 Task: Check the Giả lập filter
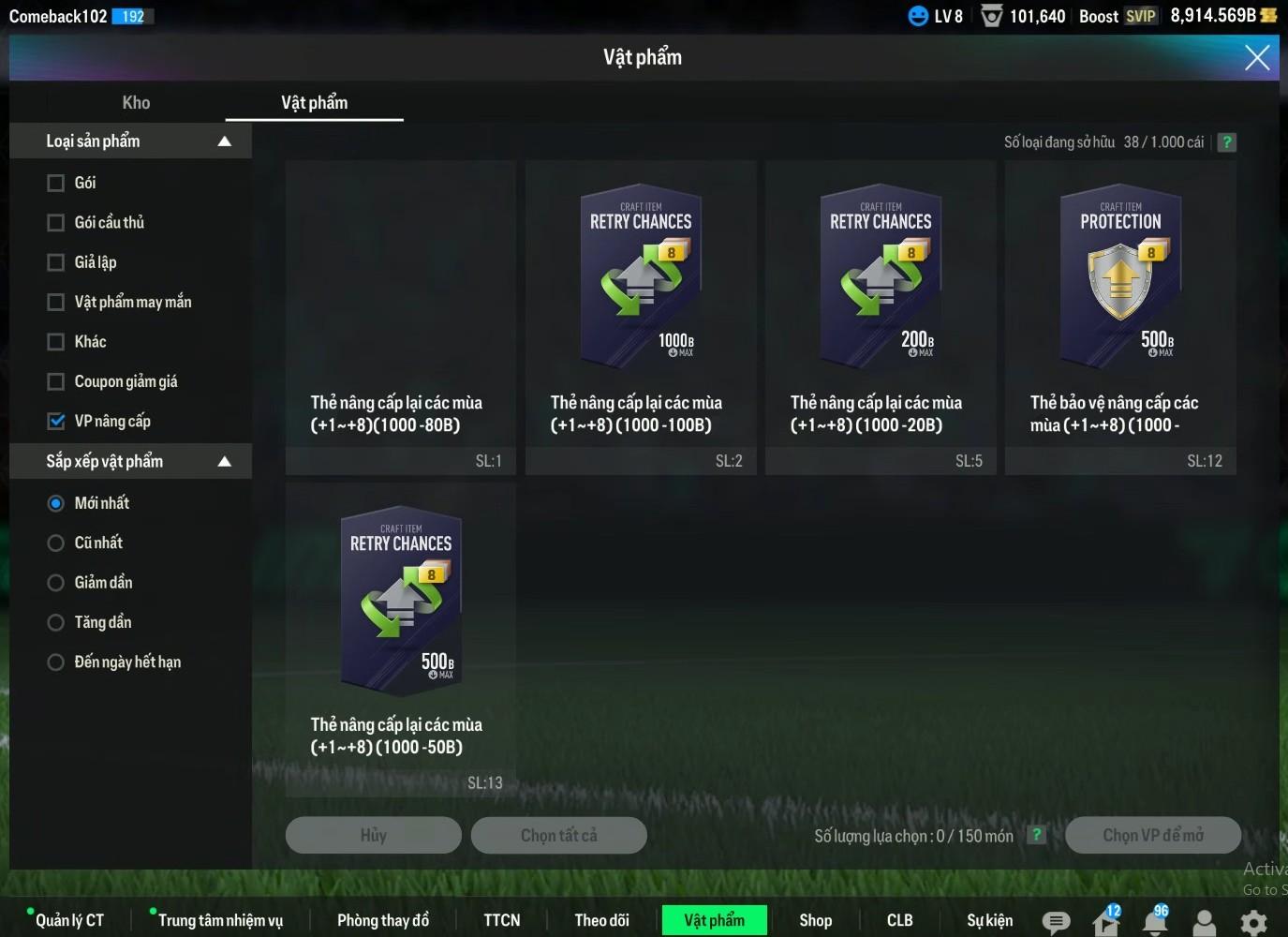(x=56, y=262)
